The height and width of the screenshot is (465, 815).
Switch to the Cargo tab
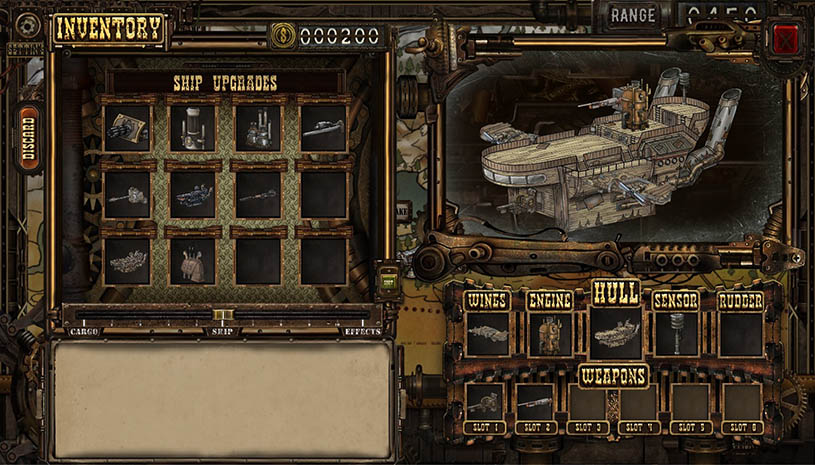[84, 331]
